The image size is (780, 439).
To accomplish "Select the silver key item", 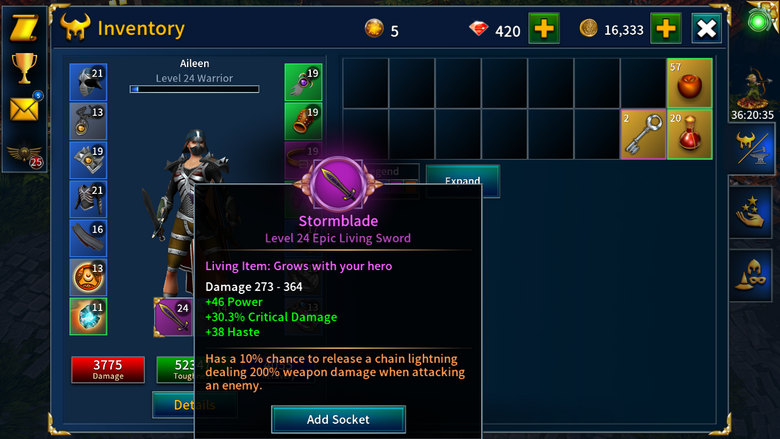I will coord(642,134).
